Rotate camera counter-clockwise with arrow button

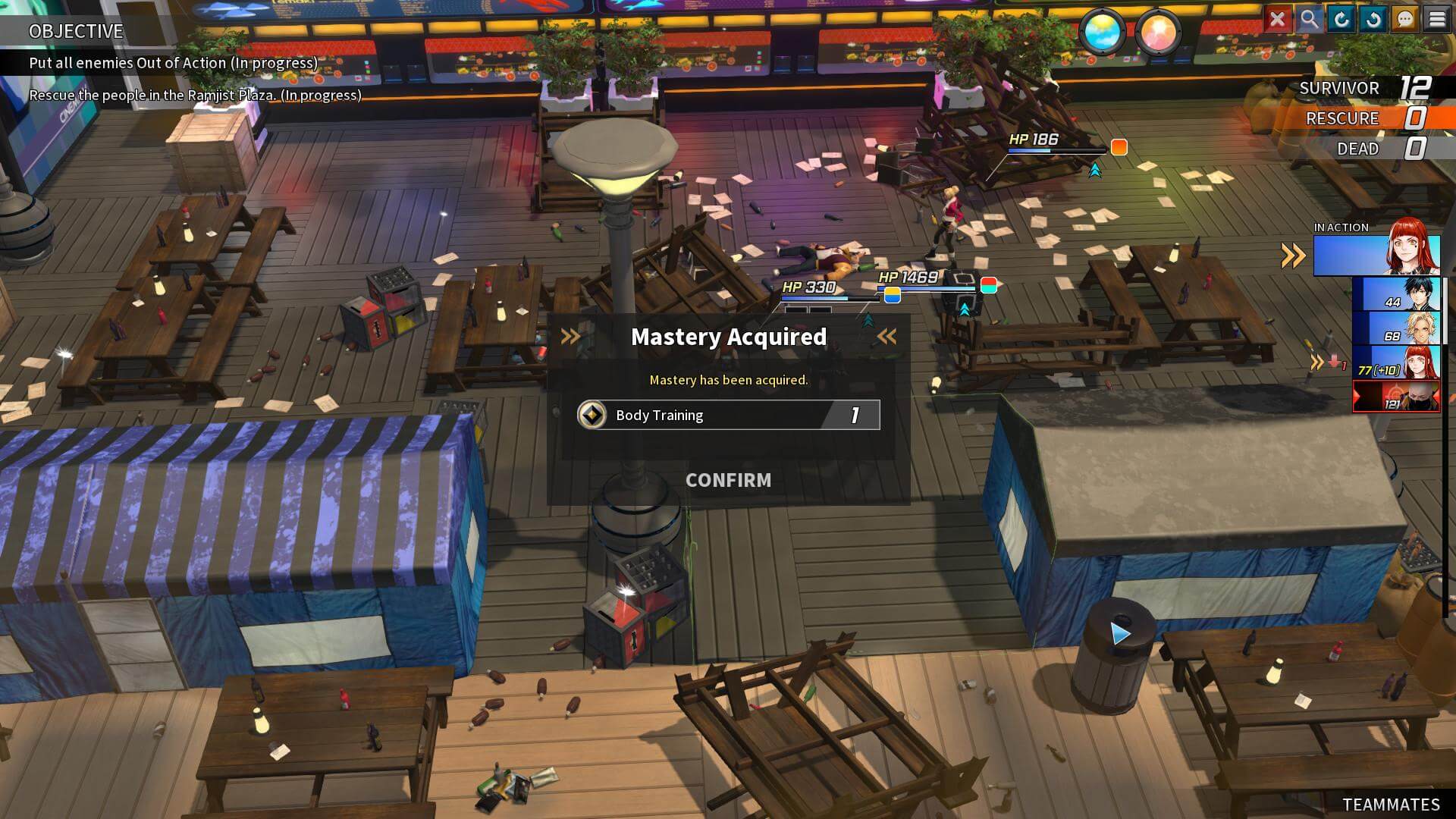pyautogui.click(x=1373, y=19)
